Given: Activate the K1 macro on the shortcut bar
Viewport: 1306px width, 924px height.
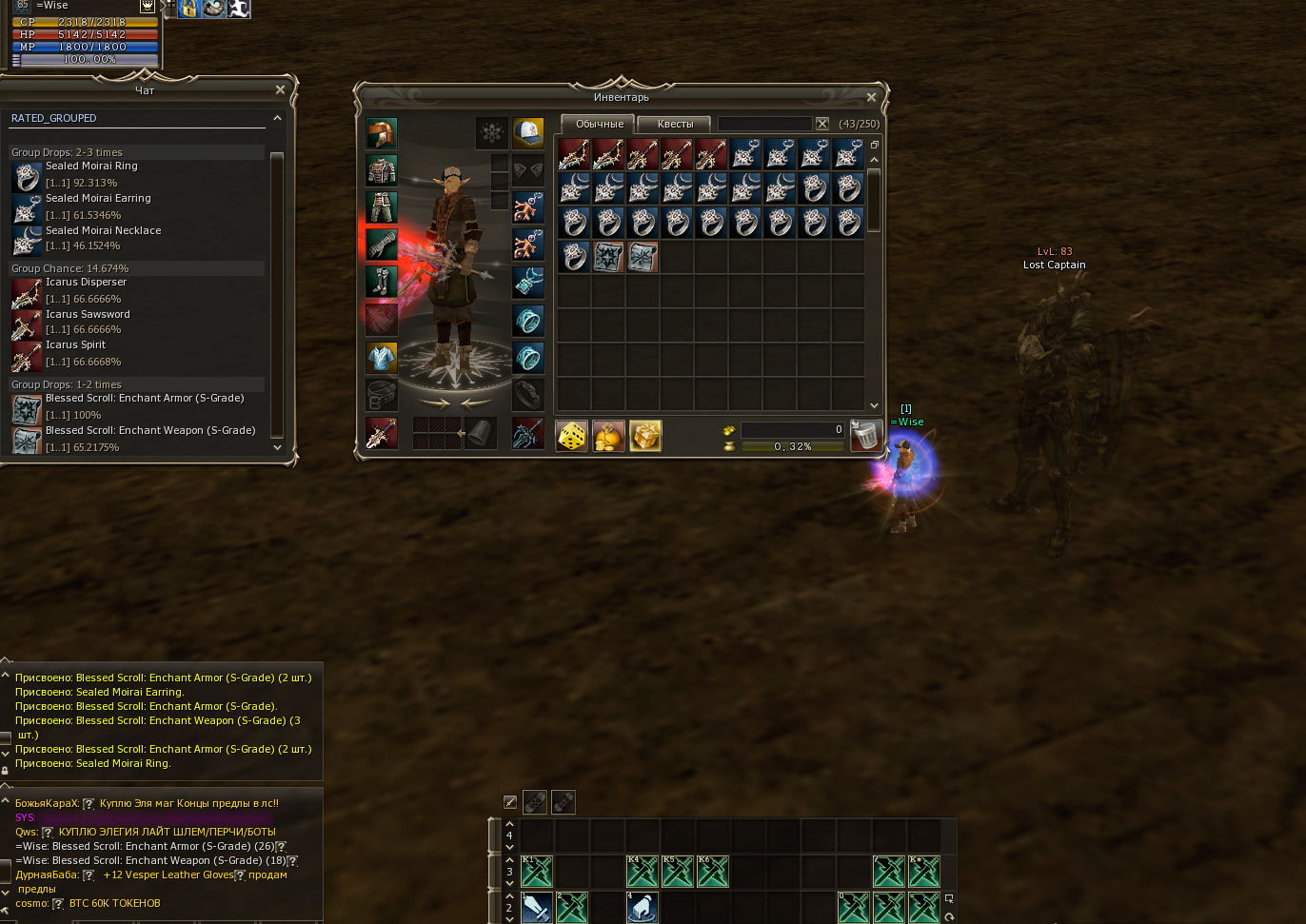Looking at the screenshot, I should click(x=536, y=870).
